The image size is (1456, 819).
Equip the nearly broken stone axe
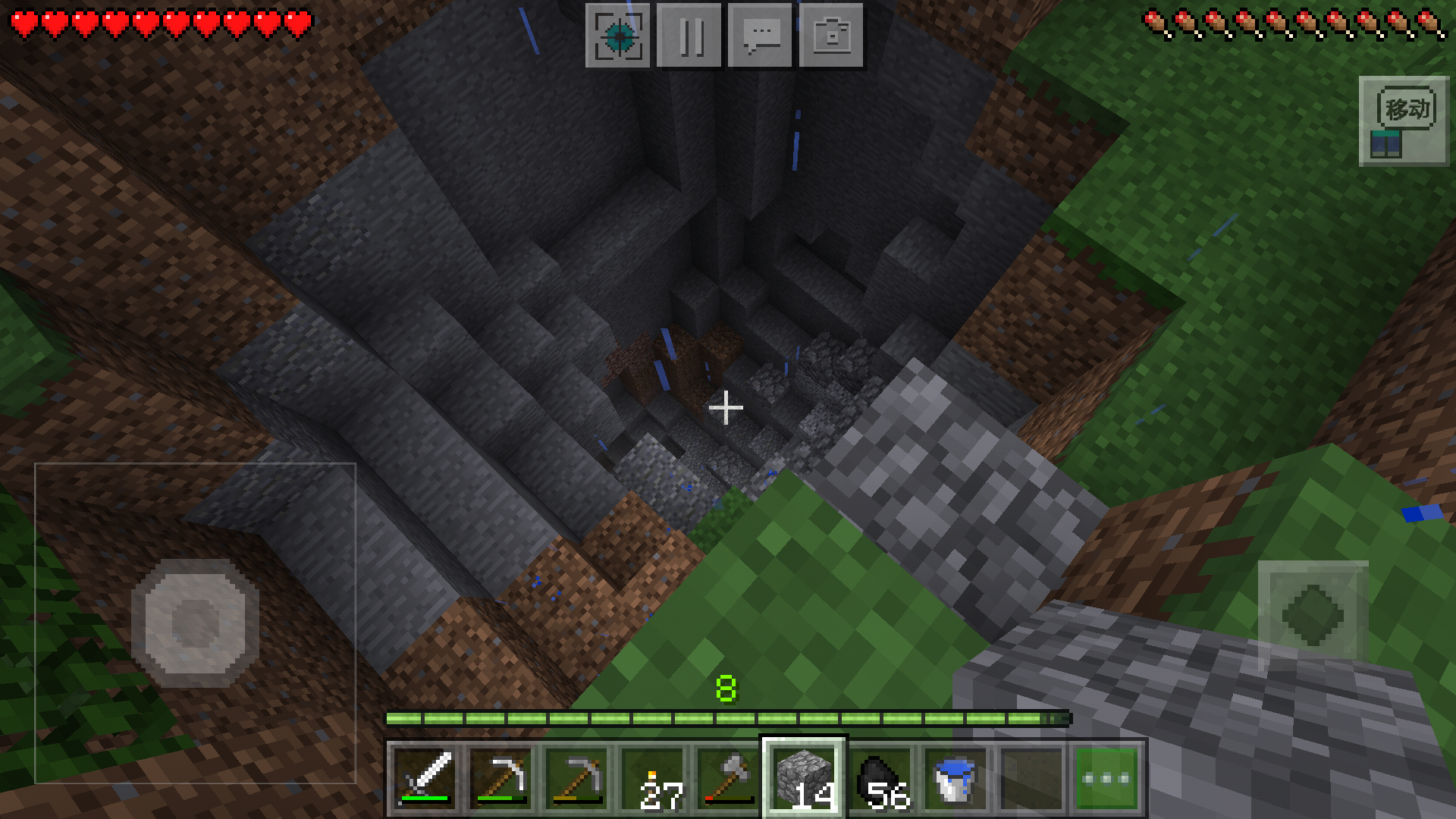[729, 778]
